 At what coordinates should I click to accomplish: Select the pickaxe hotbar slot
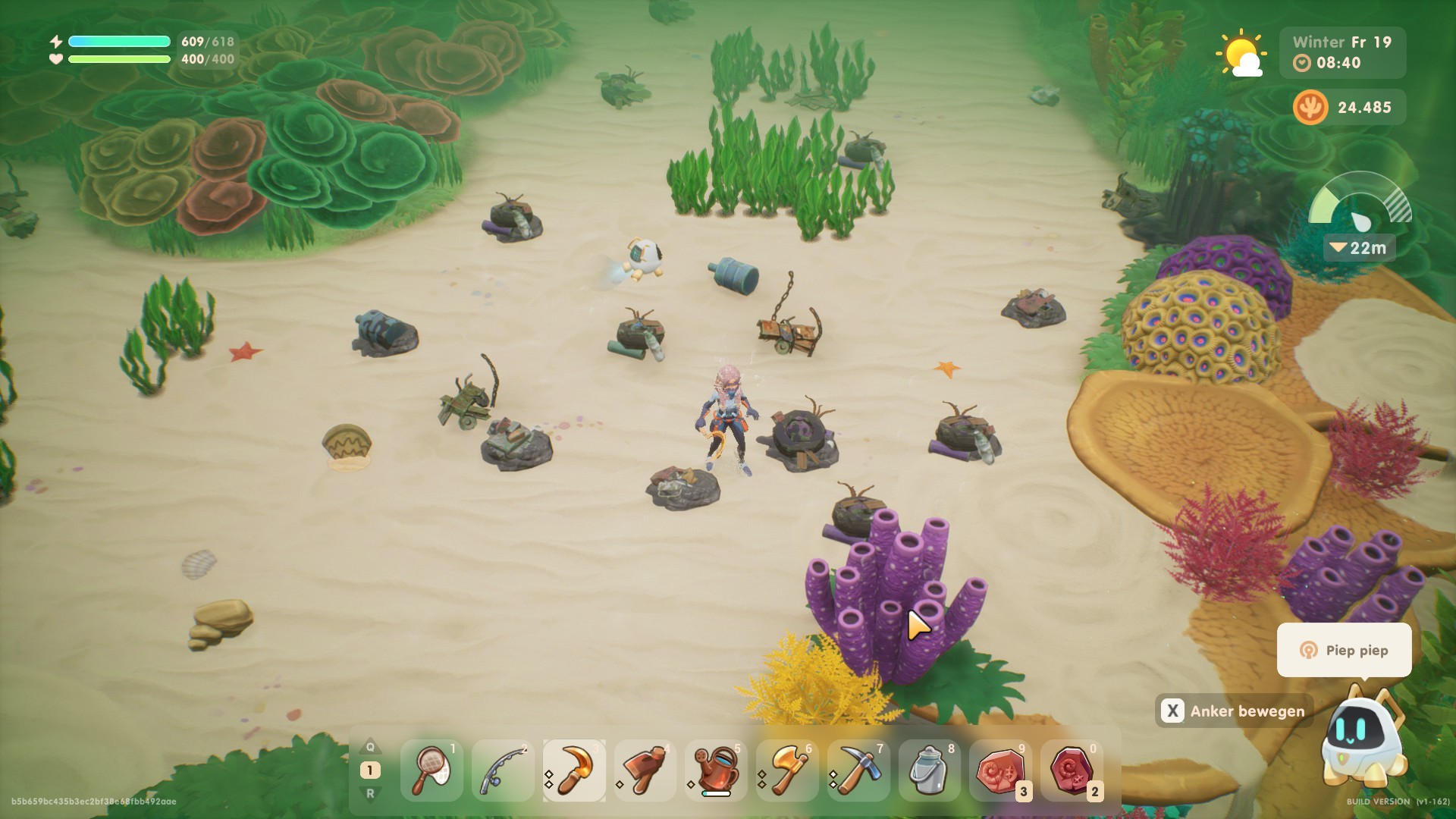858,770
